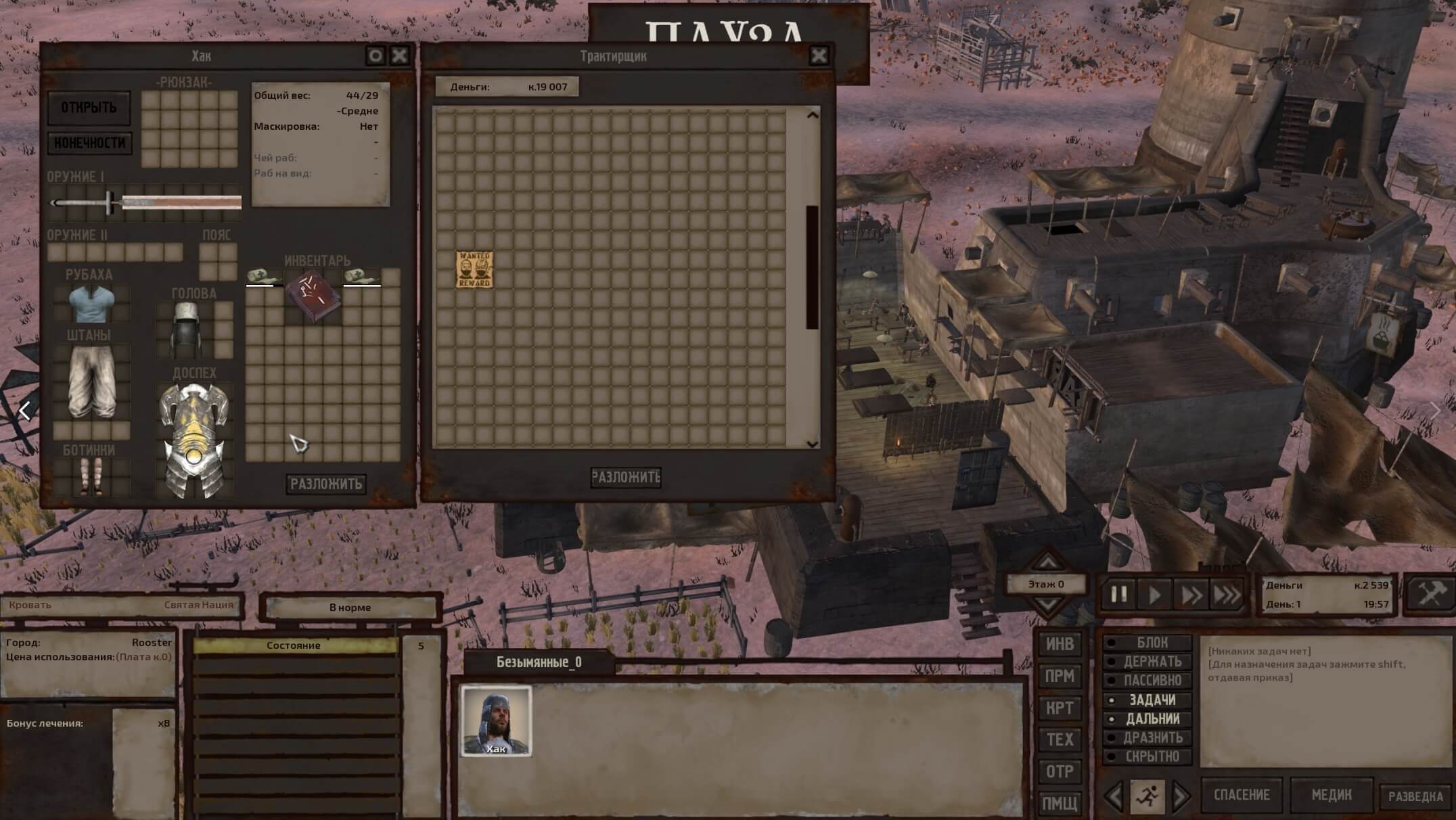The height and width of the screenshot is (820, 1456).
Task: Open the КОНЕЧНОСТИ limbs panel
Action: [x=89, y=143]
